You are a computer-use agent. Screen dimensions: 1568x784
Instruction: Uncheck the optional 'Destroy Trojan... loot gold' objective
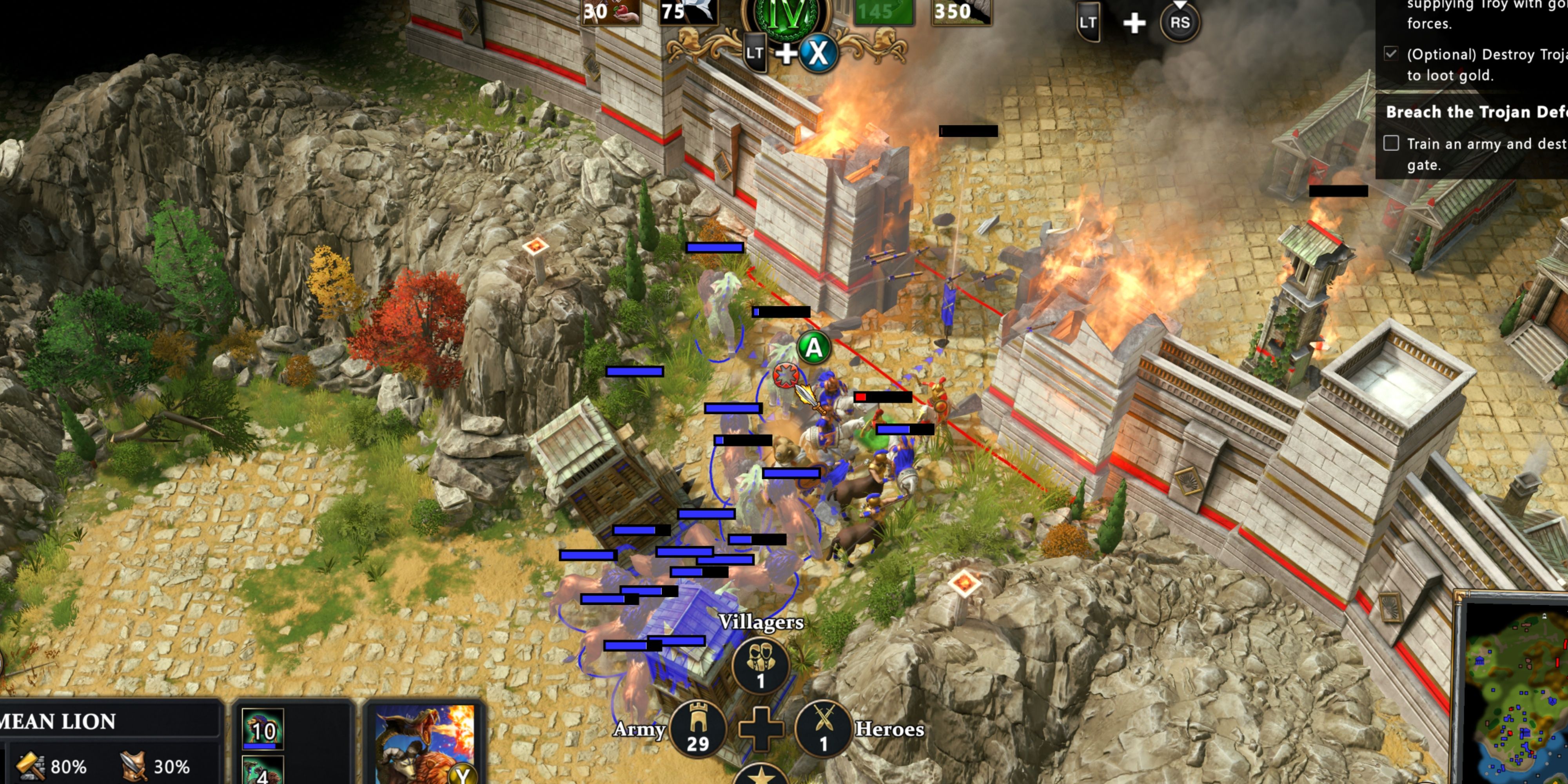(x=1391, y=54)
